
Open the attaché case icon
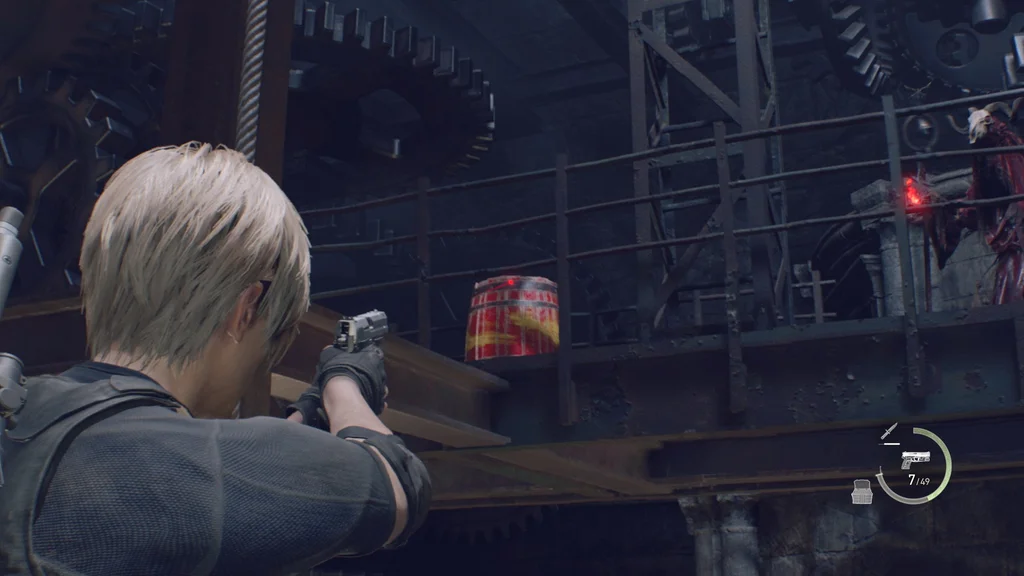861,490
